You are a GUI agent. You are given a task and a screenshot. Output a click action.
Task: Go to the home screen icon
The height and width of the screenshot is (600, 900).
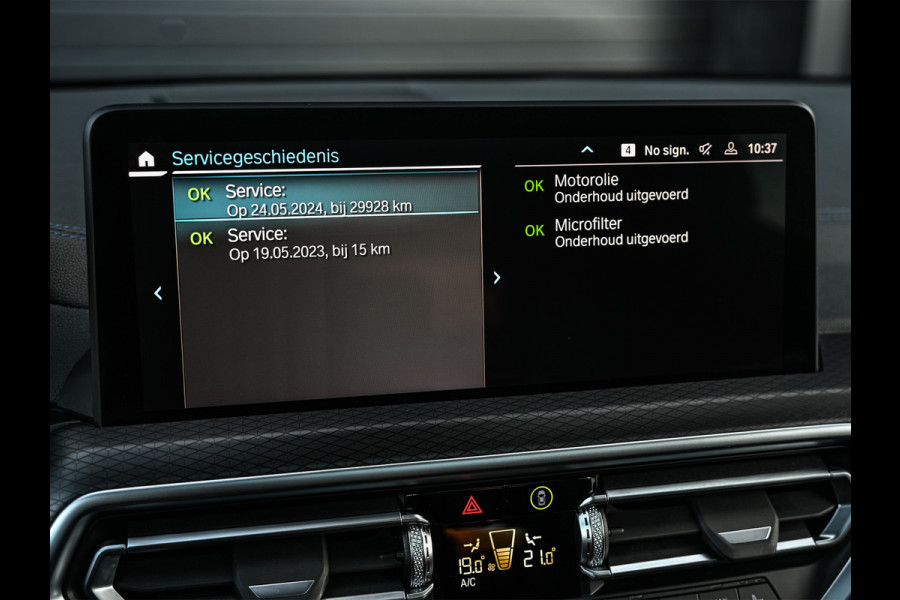pyautogui.click(x=146, y=159)
